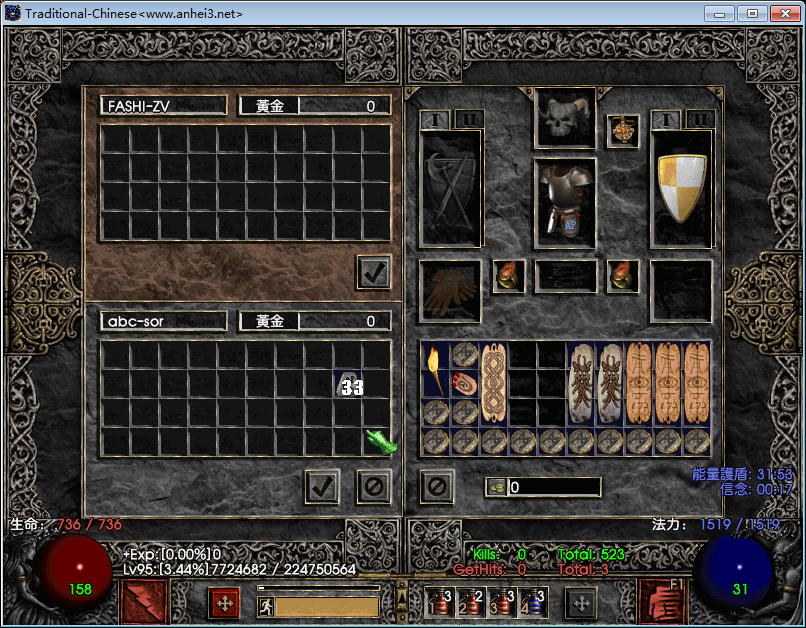Viewport: 806px width, 628px height.
Task: Select the body armor equipment slot
Action: (x=565, y=203)
